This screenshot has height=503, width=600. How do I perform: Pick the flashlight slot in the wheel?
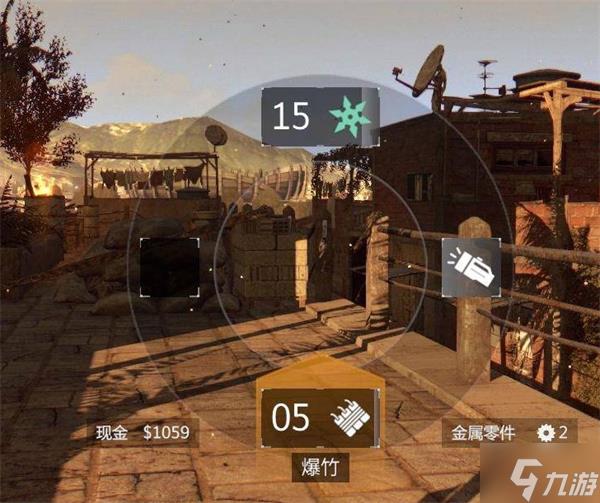pyautogui.click(x=471, y=268)
